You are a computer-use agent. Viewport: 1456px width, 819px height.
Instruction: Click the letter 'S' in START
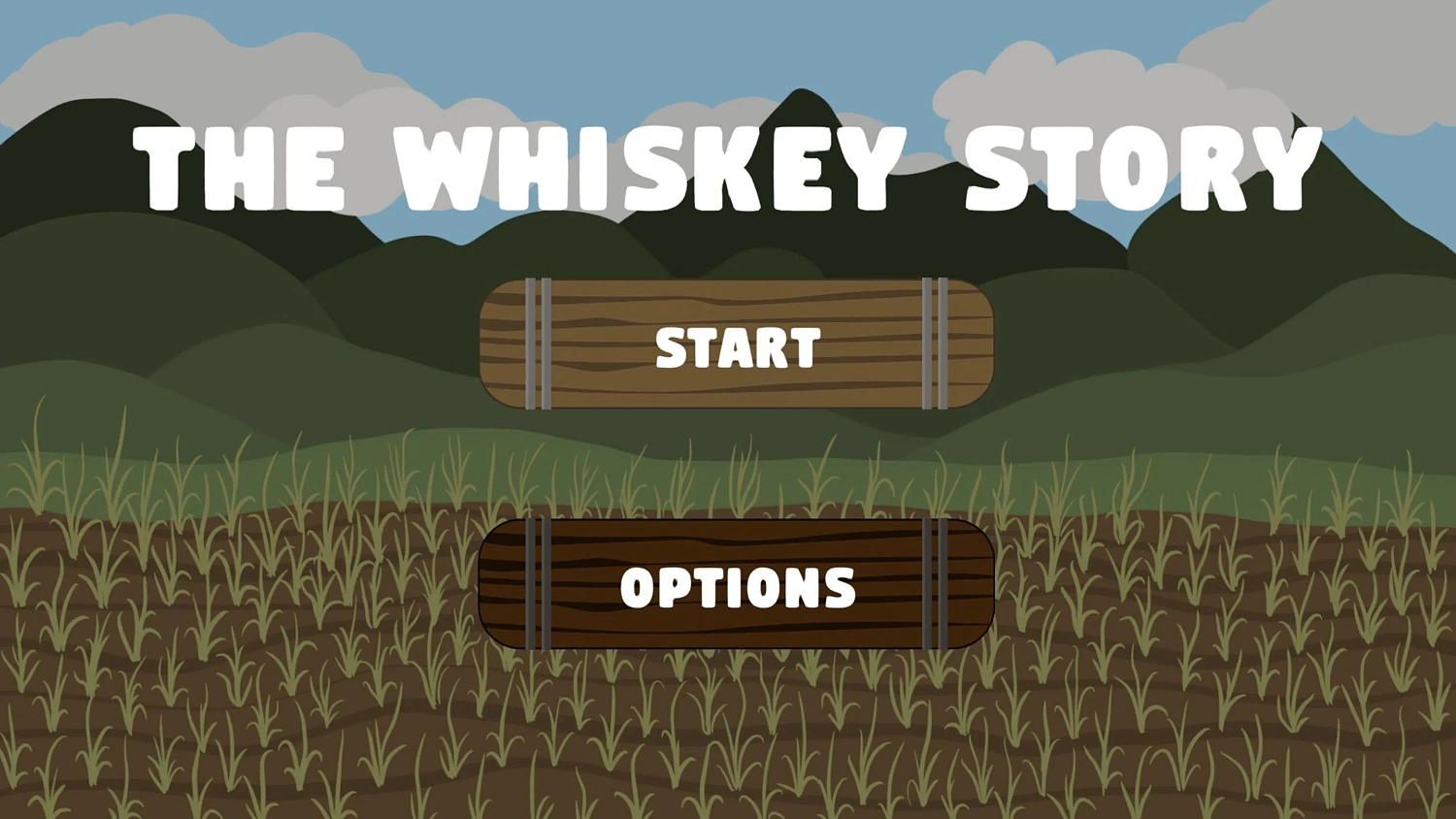(x=670, y=347)
